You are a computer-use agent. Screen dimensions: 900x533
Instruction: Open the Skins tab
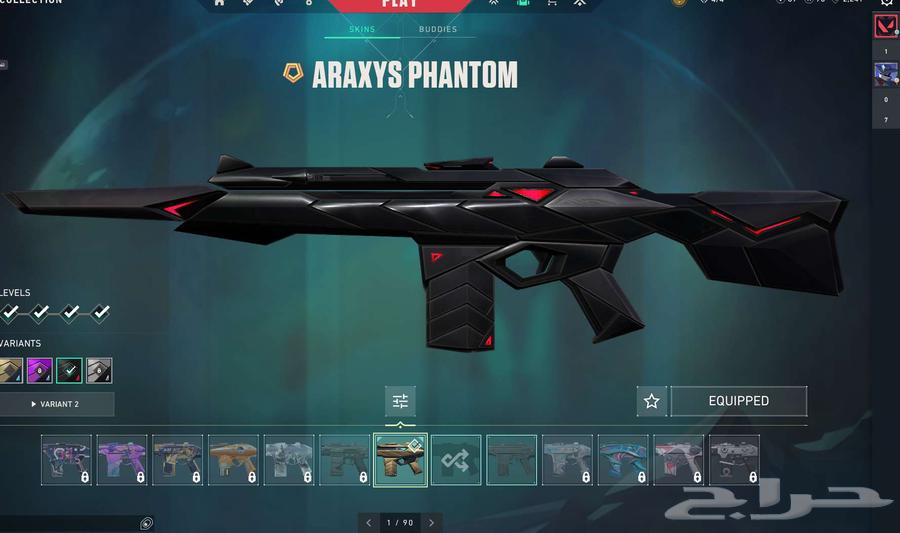tap(362, 30)
